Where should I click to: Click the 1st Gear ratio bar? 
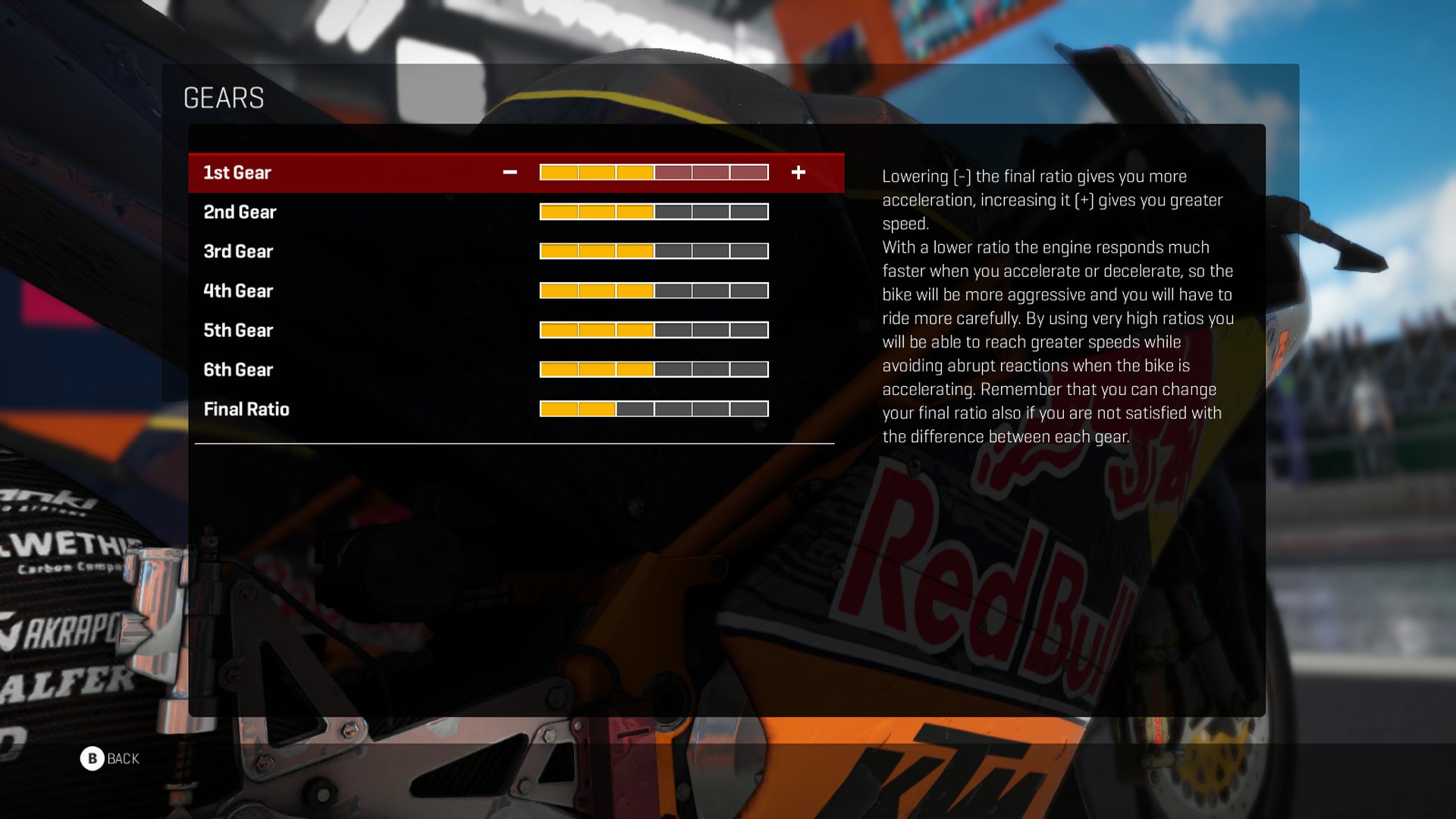point(654,173)
